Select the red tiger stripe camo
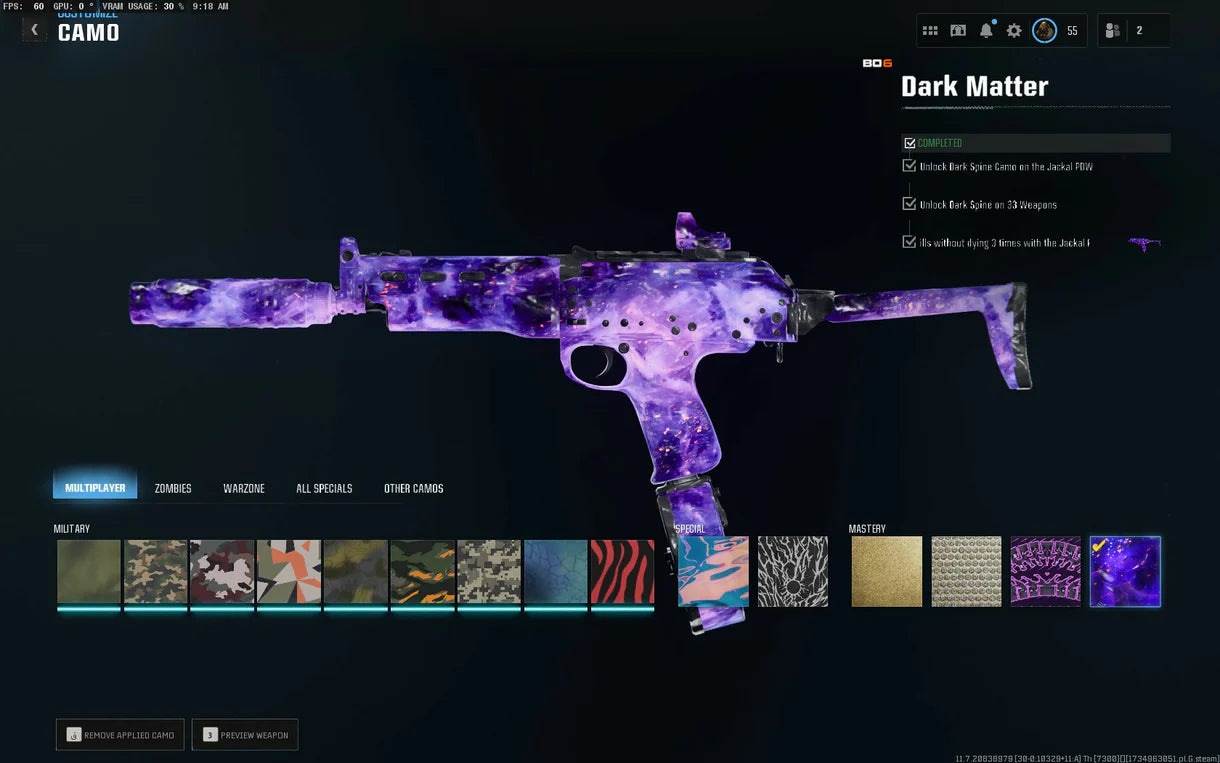1220x763 pixels. point(622,572)
